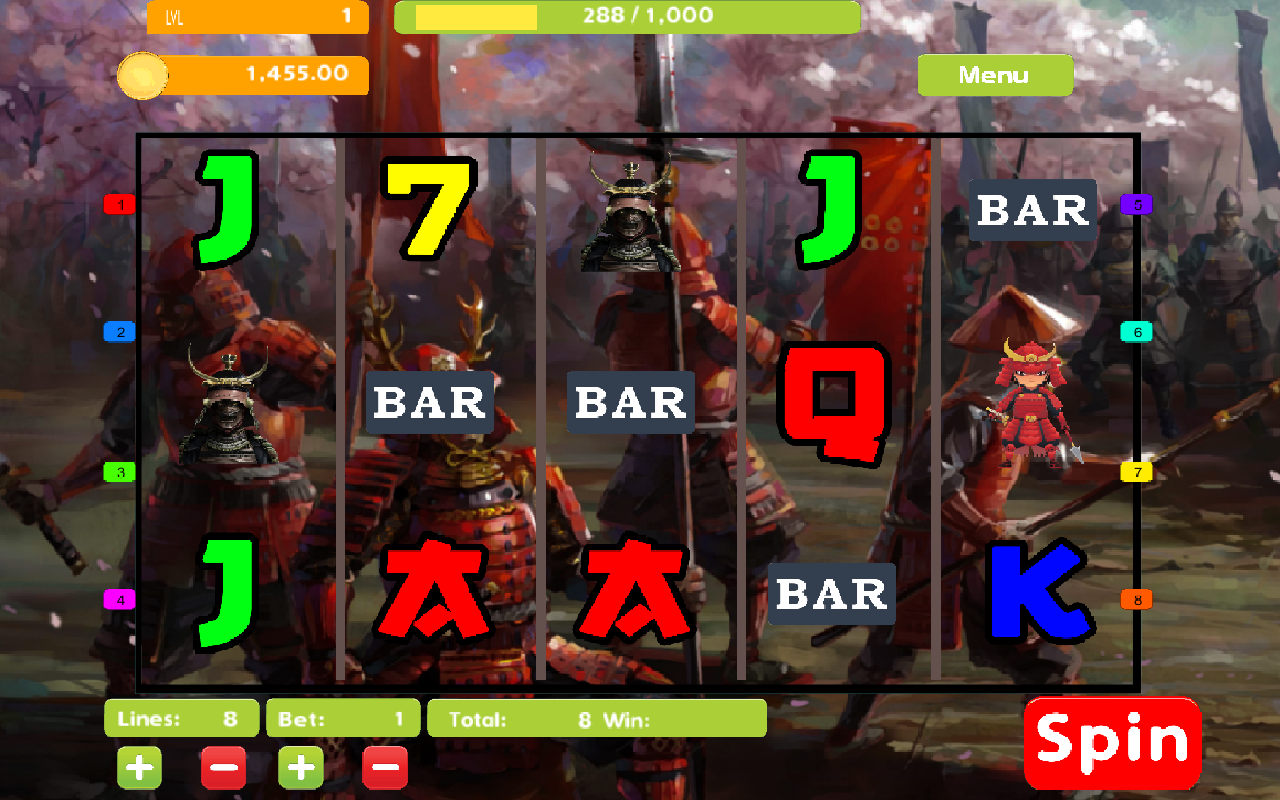Select payline marker number 5
The height and width of the screenshot is (800, 1280).
(x=1137, y=206)
